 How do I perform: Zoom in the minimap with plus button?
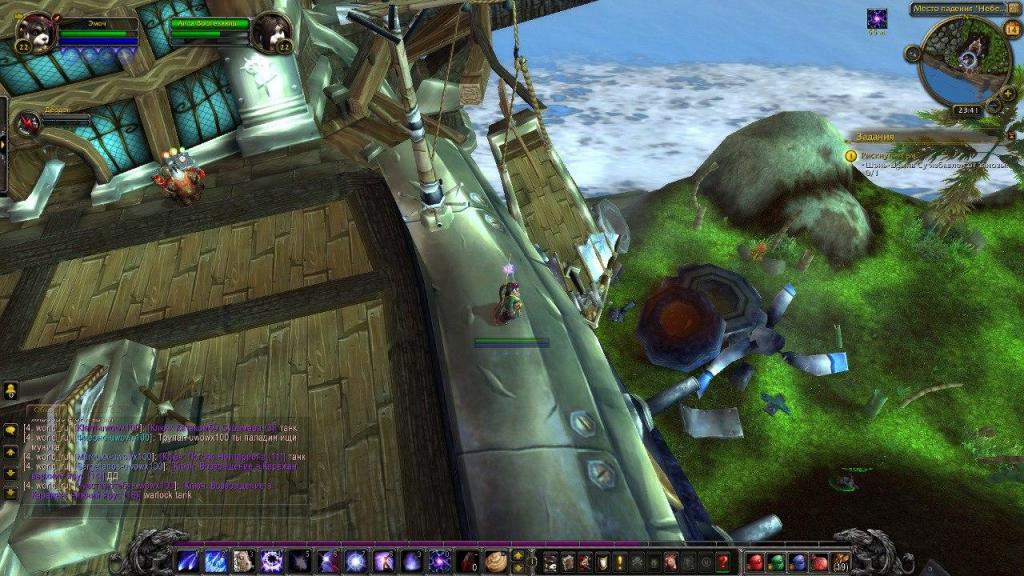pyautogui.click(x=1004, y=92)
